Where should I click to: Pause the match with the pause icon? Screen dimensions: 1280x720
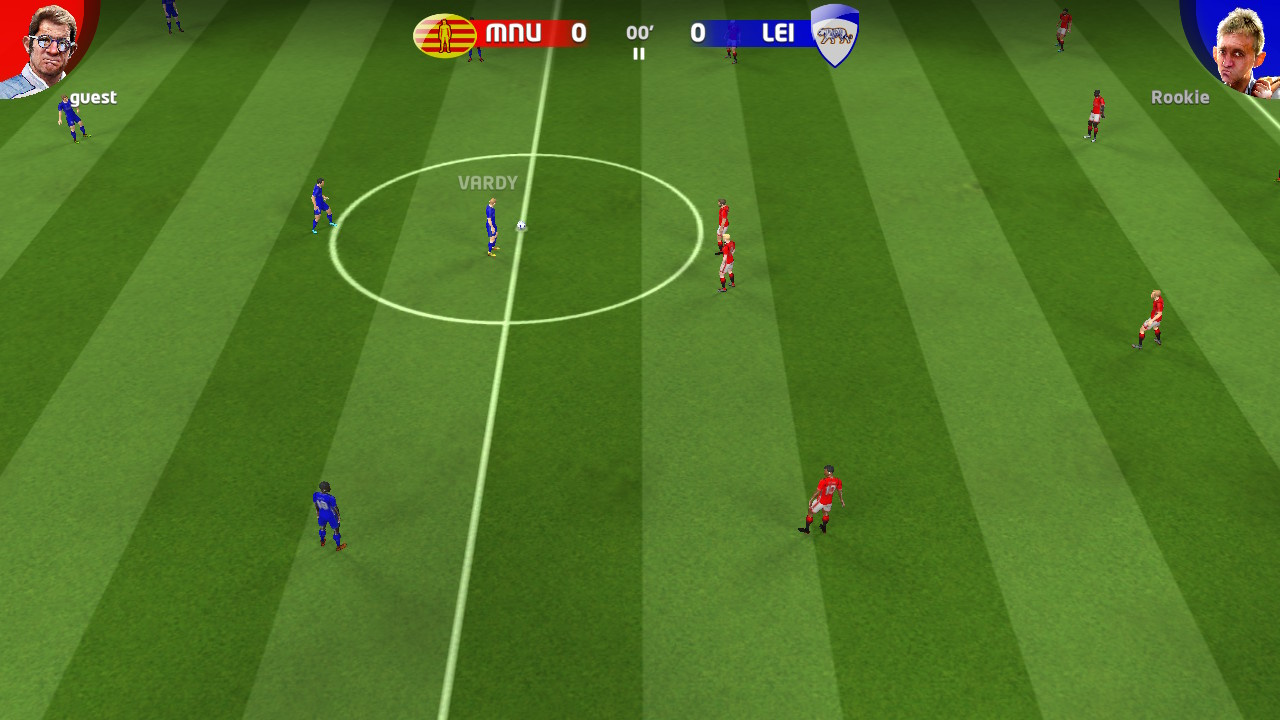coord(639,54)
